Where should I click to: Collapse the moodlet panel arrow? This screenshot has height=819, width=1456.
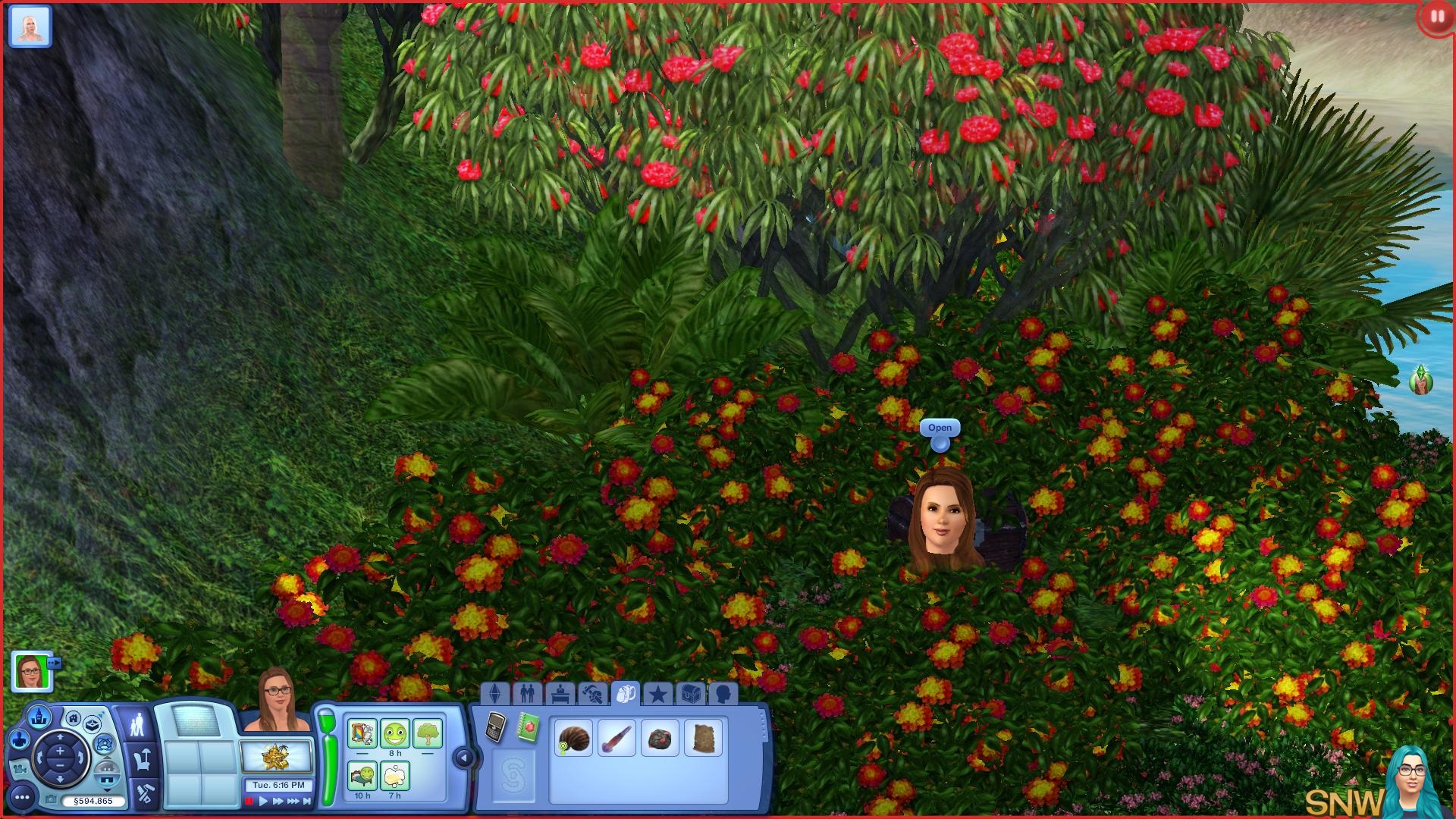coord(463,757)
